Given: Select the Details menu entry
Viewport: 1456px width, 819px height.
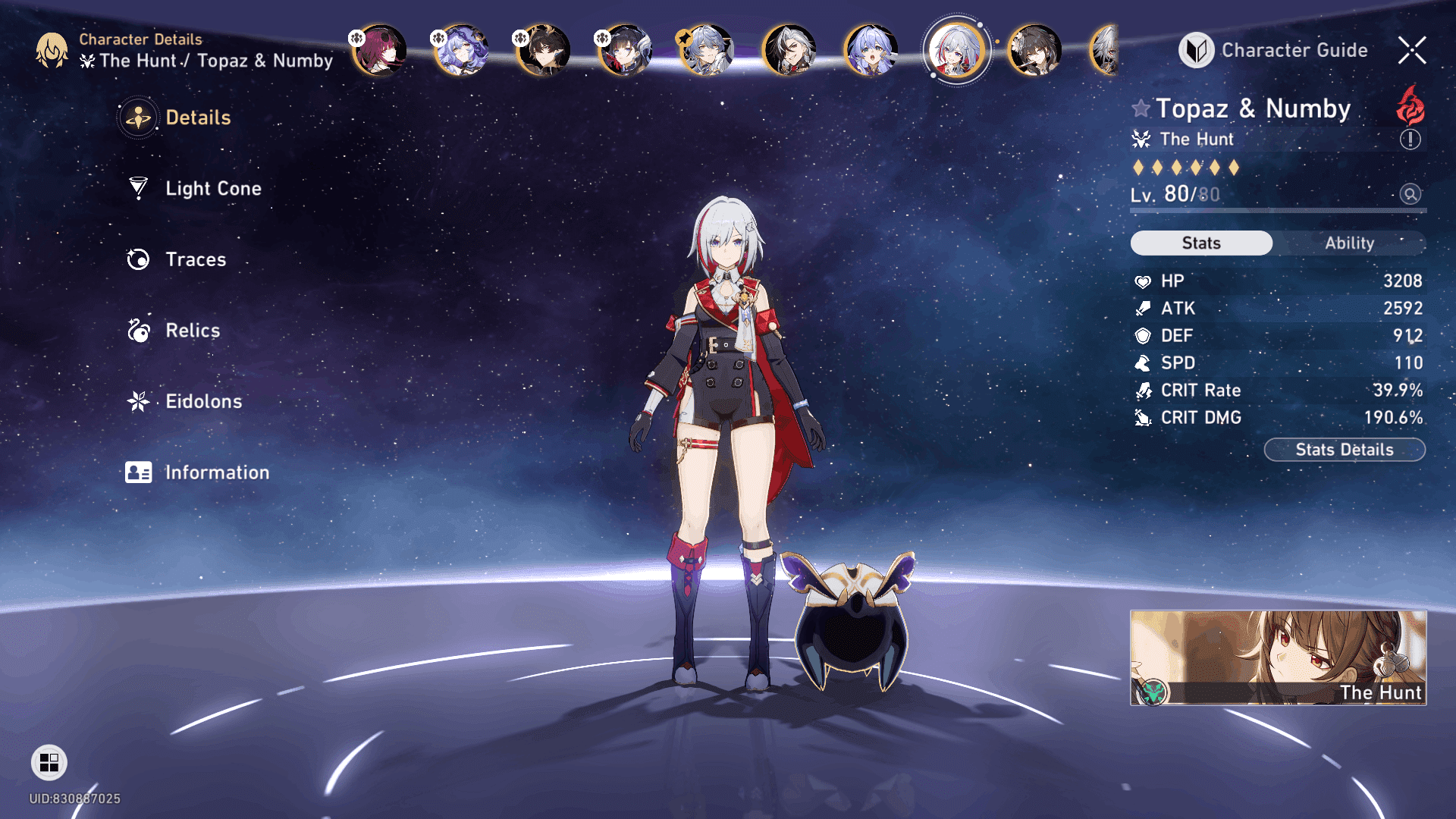Looking at the screenshot, I should point(197,118).
